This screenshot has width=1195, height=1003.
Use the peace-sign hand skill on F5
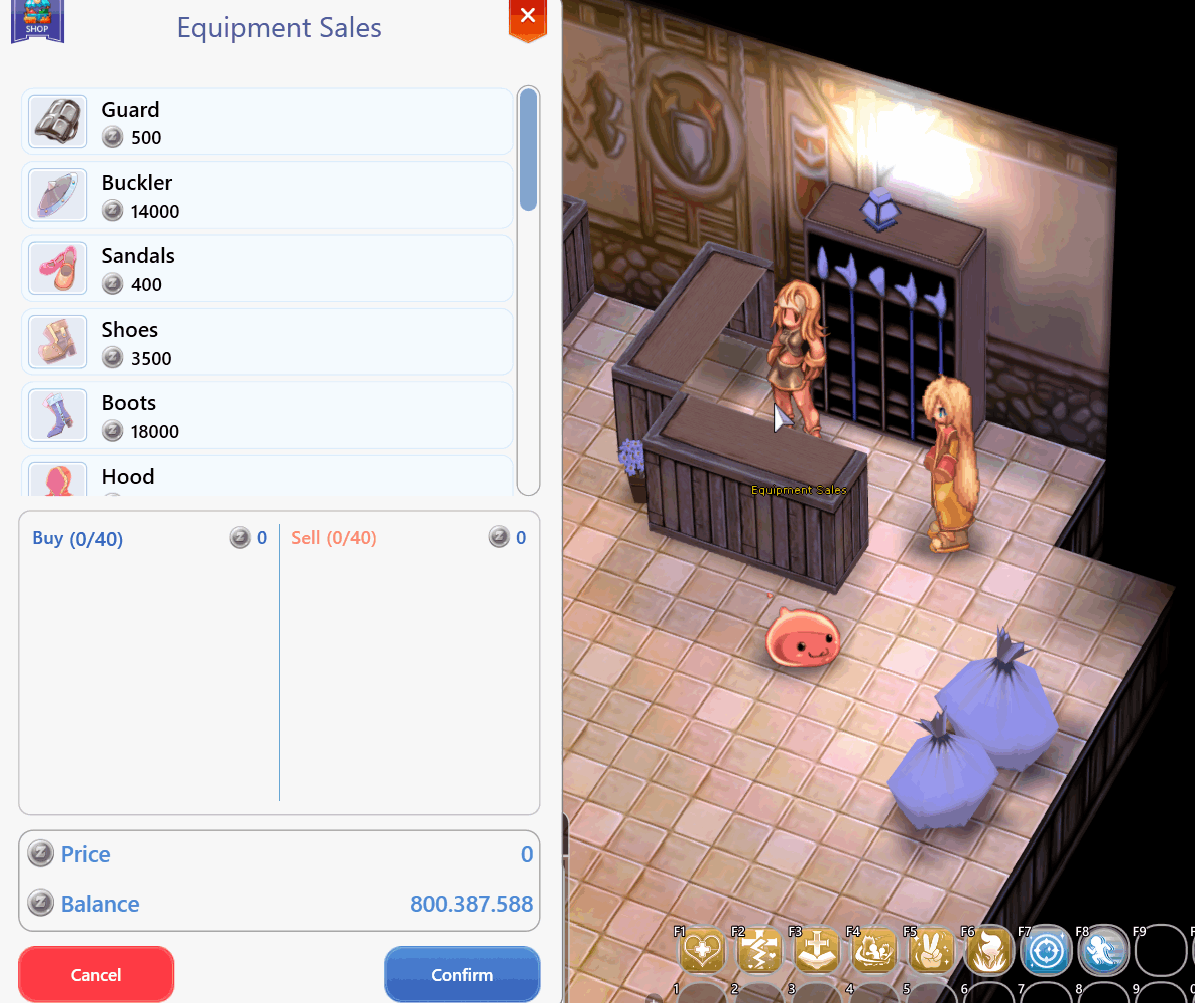[x=932, y=950]
